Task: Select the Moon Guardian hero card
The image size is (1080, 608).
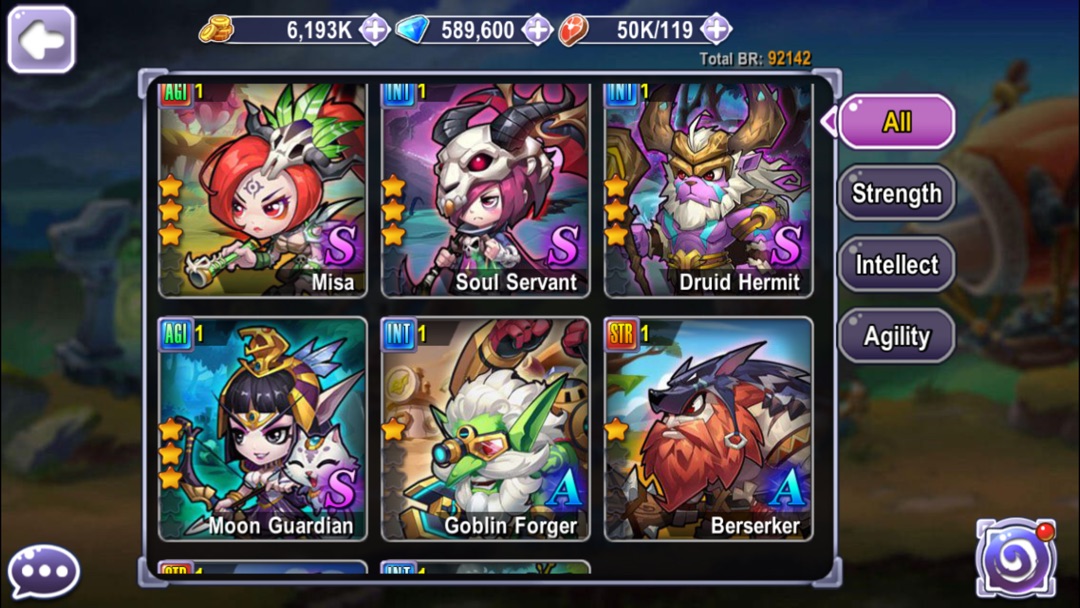Action: [x=263, y=429]
